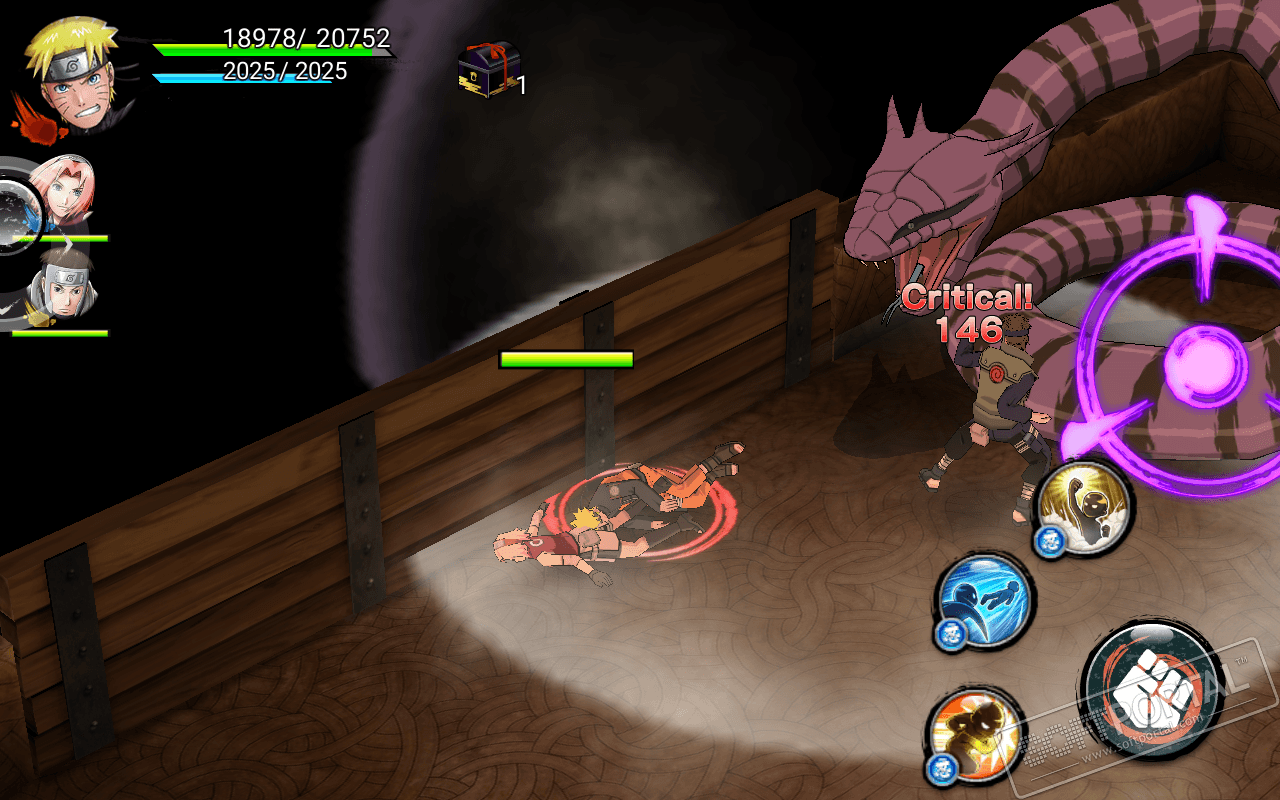This screenshot has height=800, width=1280.
Task: Activate the blue dash skill icon
Action: (985, 599)
